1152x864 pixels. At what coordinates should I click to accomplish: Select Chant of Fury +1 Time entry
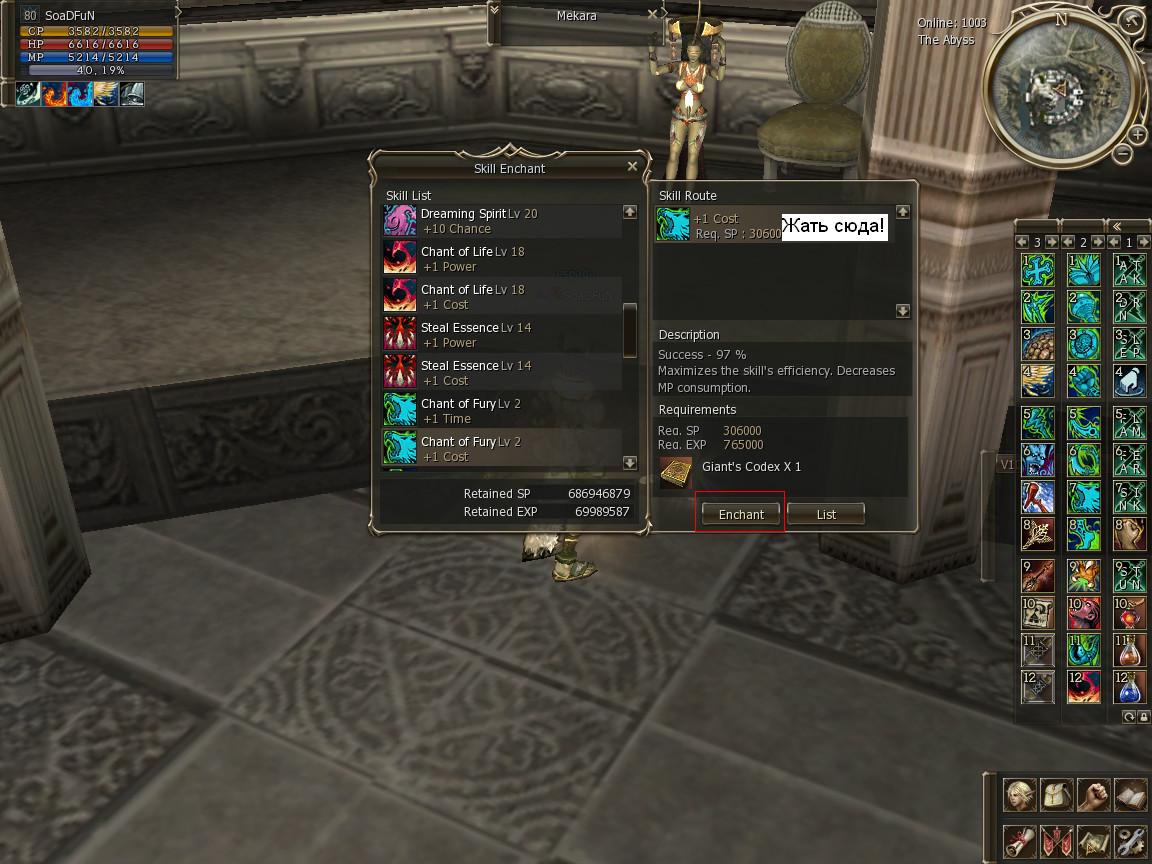pos(500,411)
